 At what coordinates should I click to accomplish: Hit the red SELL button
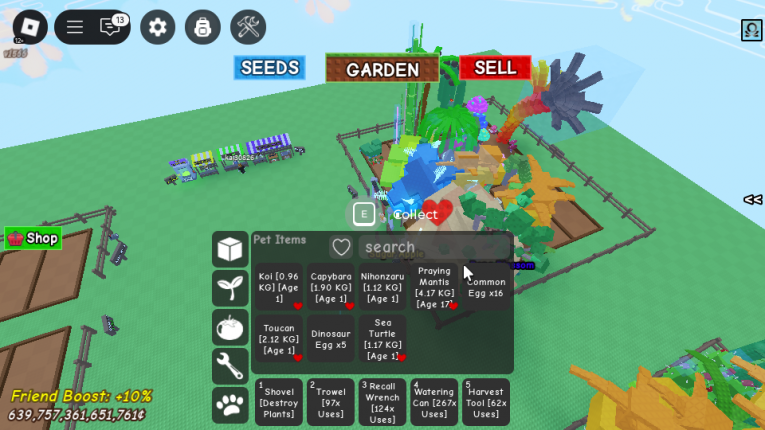(x=495, y=68)
